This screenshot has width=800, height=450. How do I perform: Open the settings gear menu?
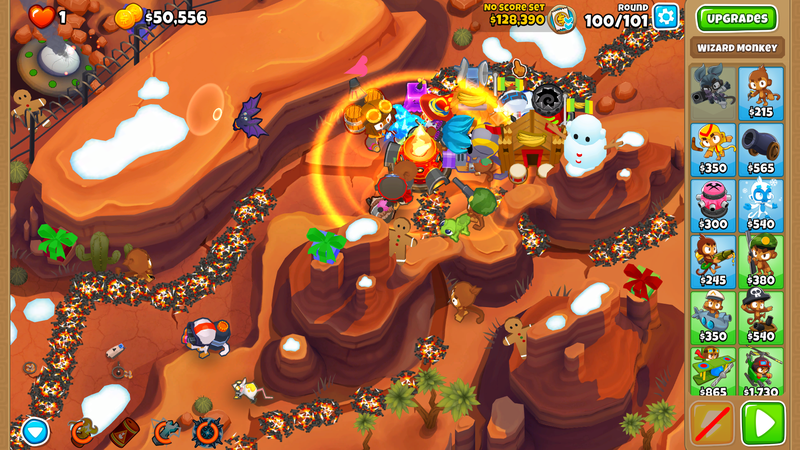pyautogui.click(x=665, y=16)
